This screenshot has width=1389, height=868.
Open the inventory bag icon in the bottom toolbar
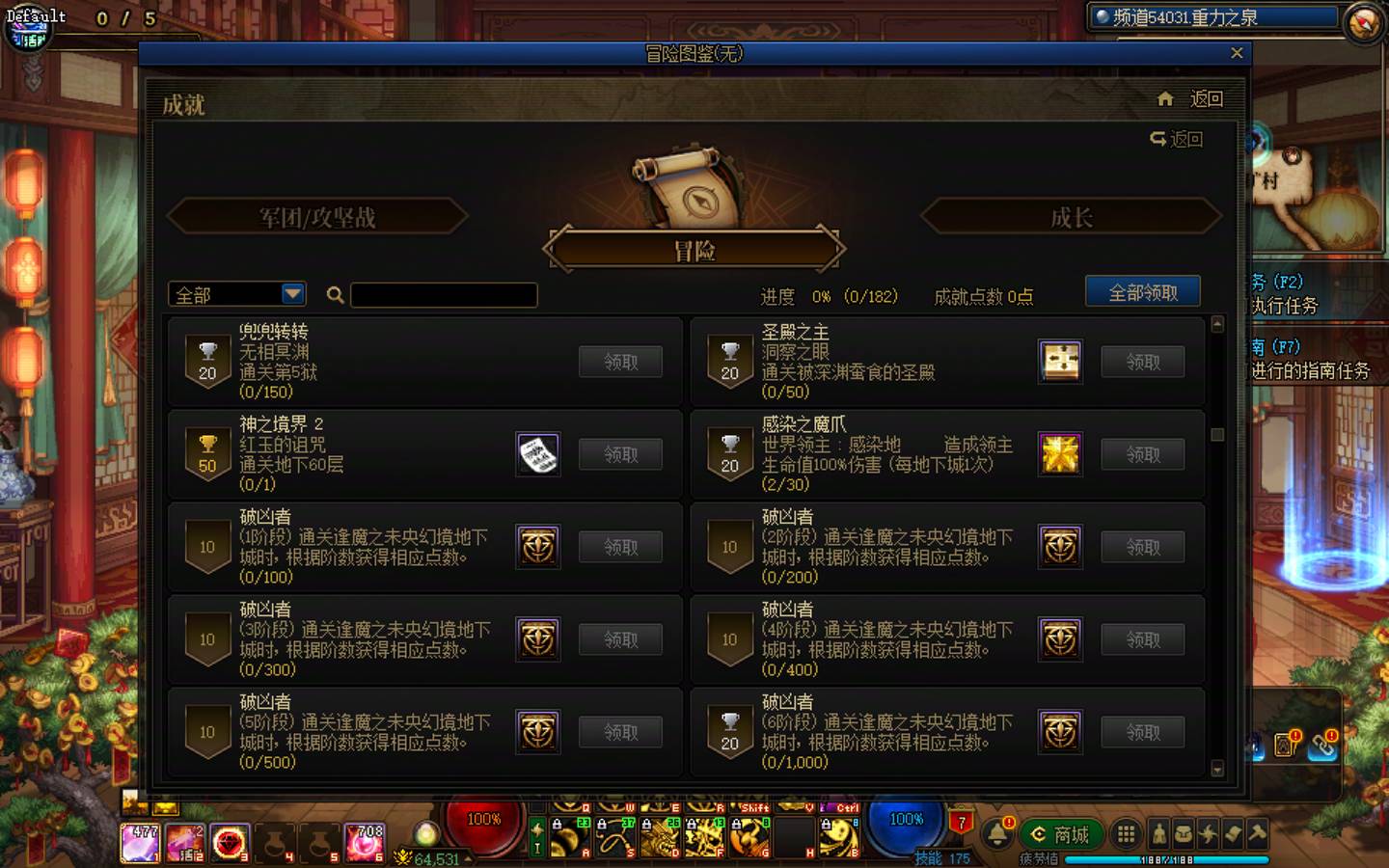tap(1184, 833)
